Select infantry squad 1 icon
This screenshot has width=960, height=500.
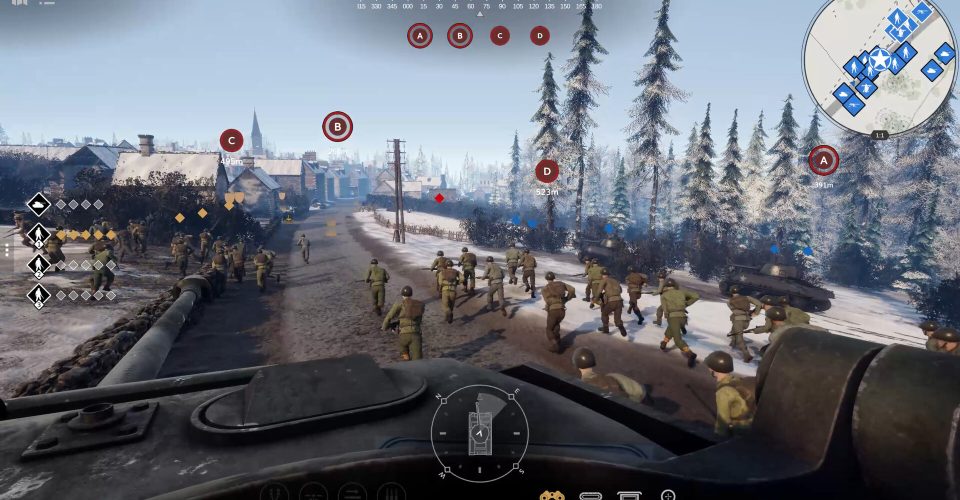coord(38,236)
